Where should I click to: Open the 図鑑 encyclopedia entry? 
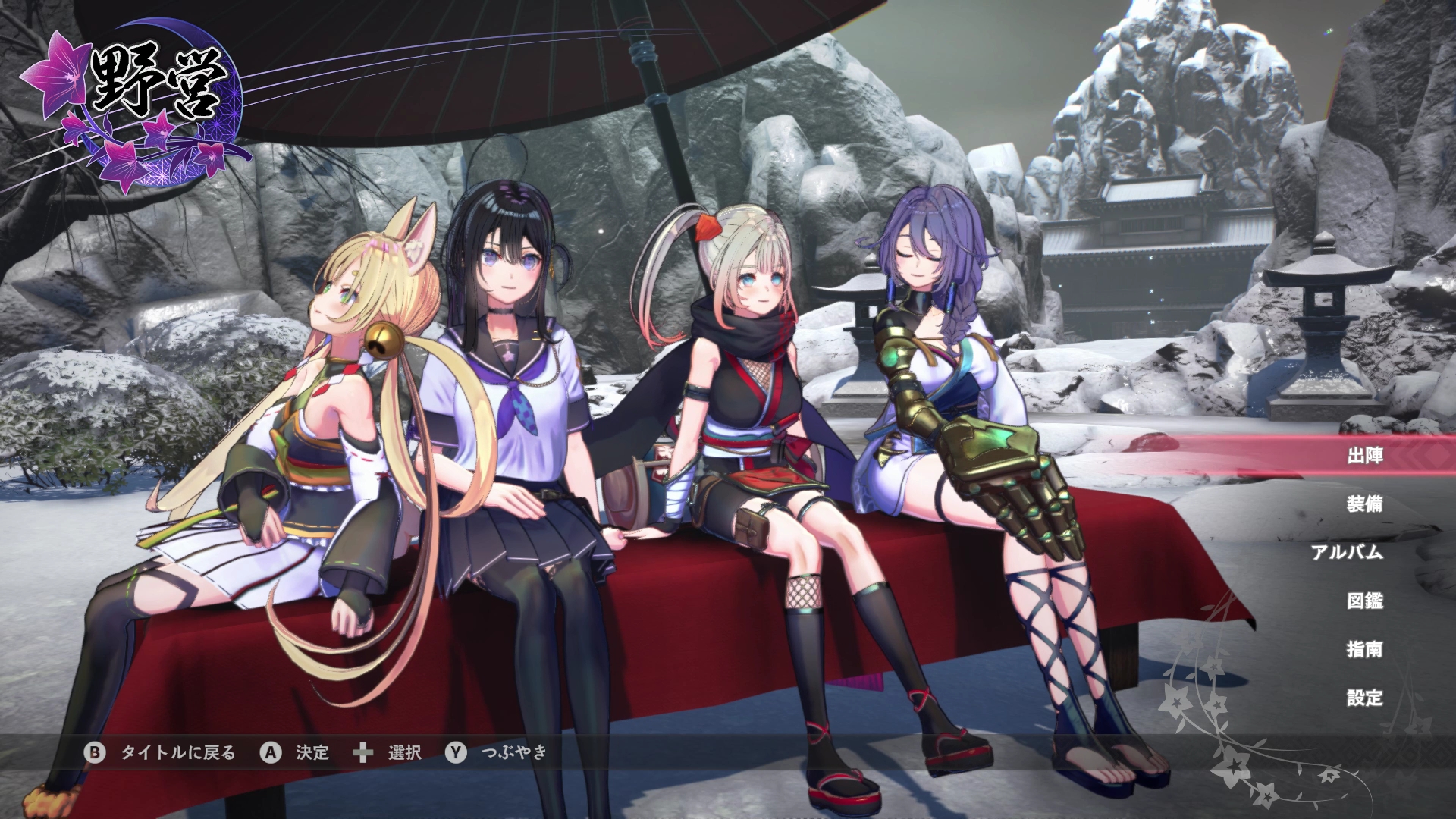[x=1364, y=601]
